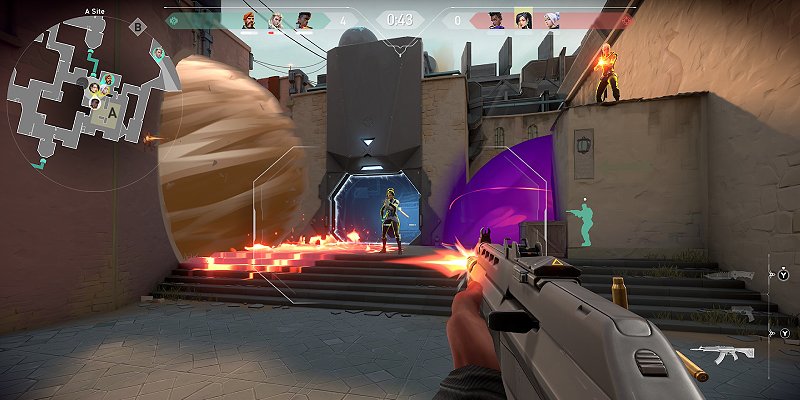Click the enemy portrait highlighted in yellow
Image resolution: width=800 pixels, height=400 pixels.
pyautogui.click(x=522, y=19)
